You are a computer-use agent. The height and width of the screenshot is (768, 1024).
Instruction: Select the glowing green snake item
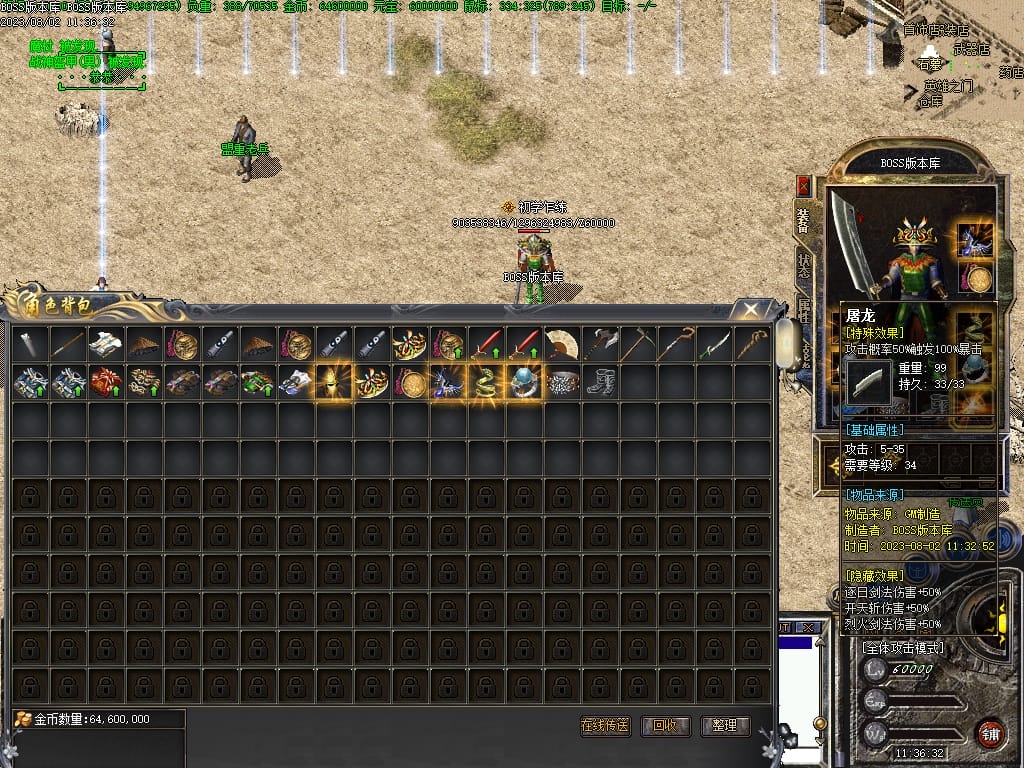tap(486, 382)
